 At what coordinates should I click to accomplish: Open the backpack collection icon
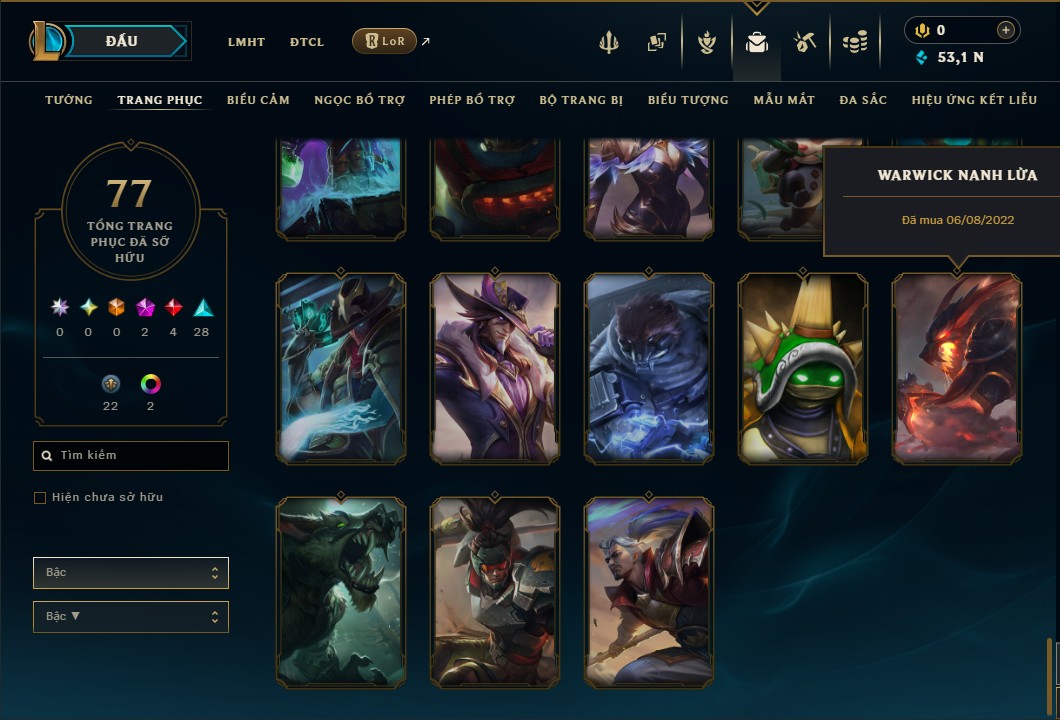pyautogui.click(x=757, y=42)
